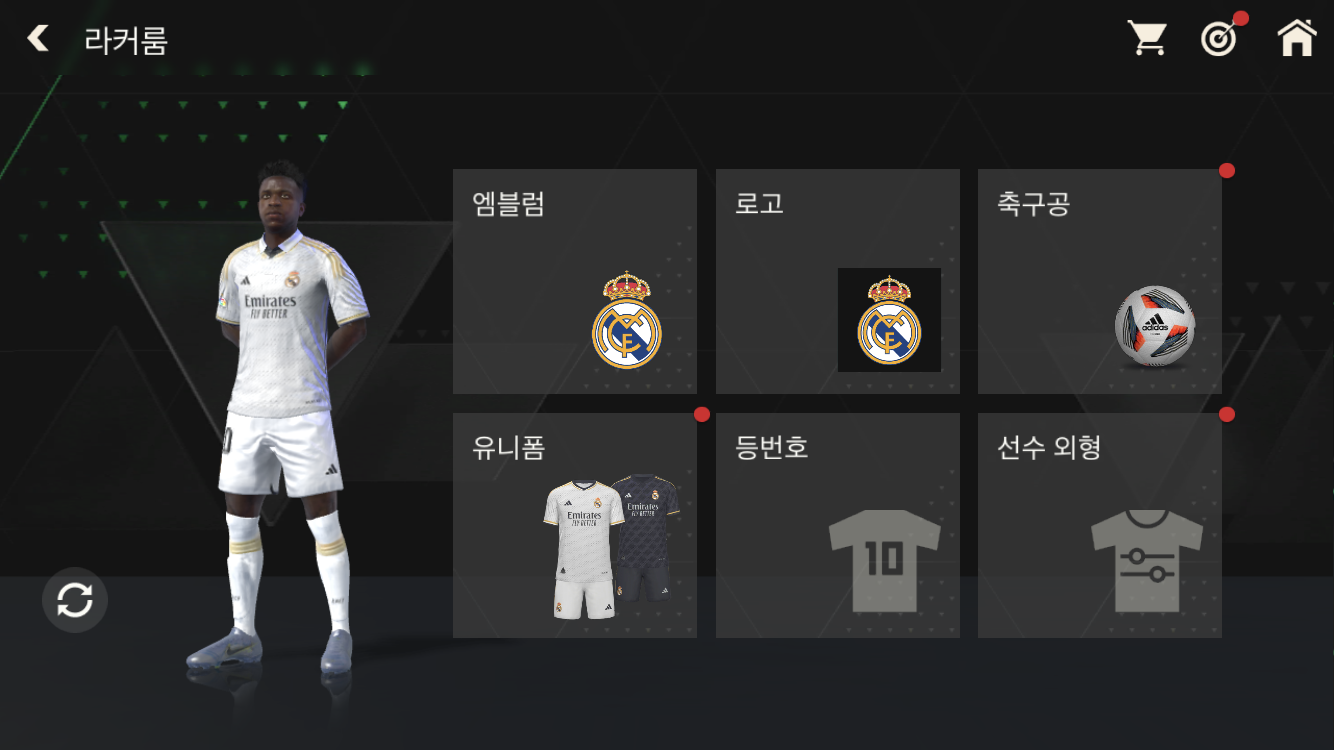Click the circular arrows rotate button
The image size is (1334, 750).
75,600
